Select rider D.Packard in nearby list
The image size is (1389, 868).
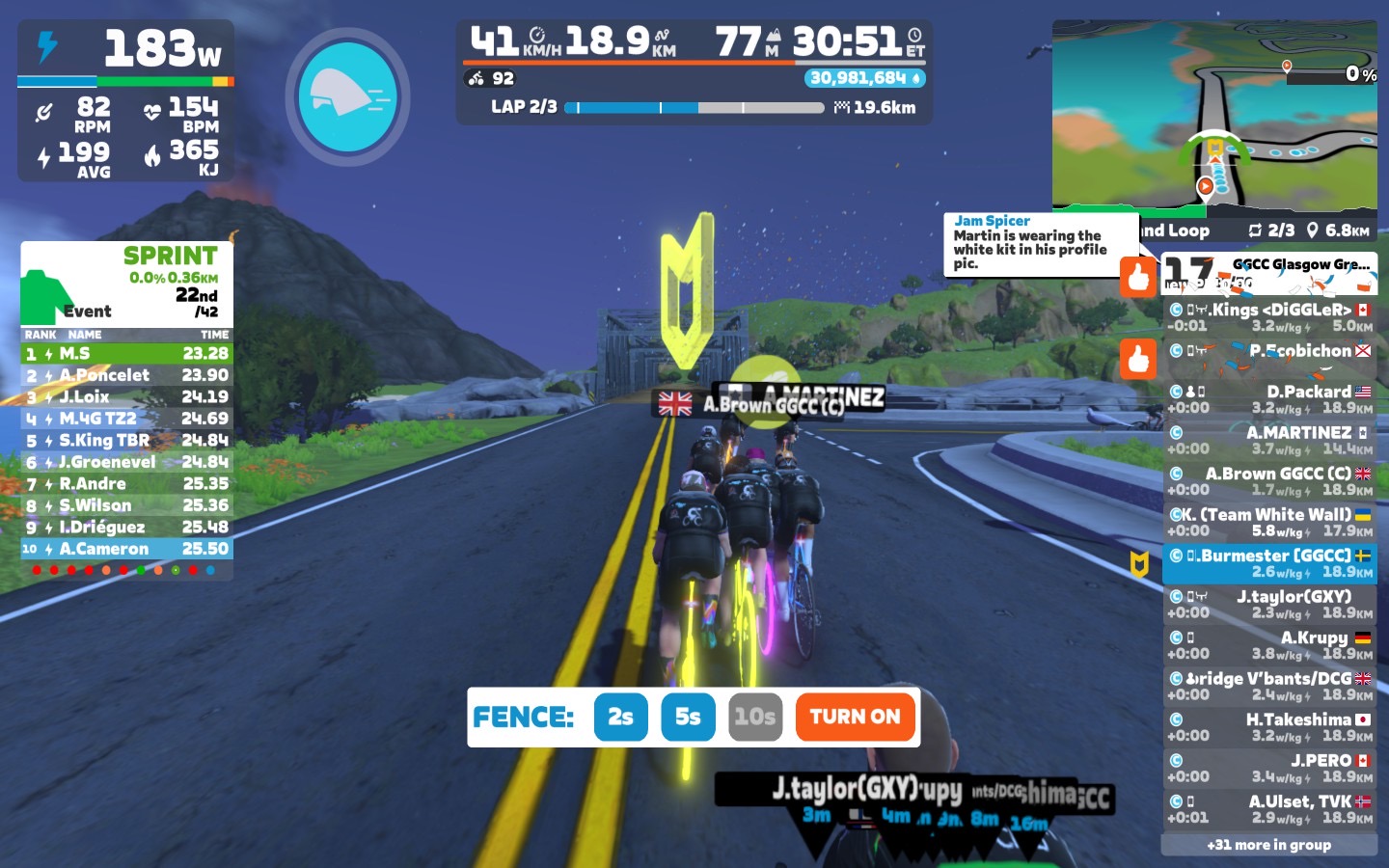(1269, 399)
